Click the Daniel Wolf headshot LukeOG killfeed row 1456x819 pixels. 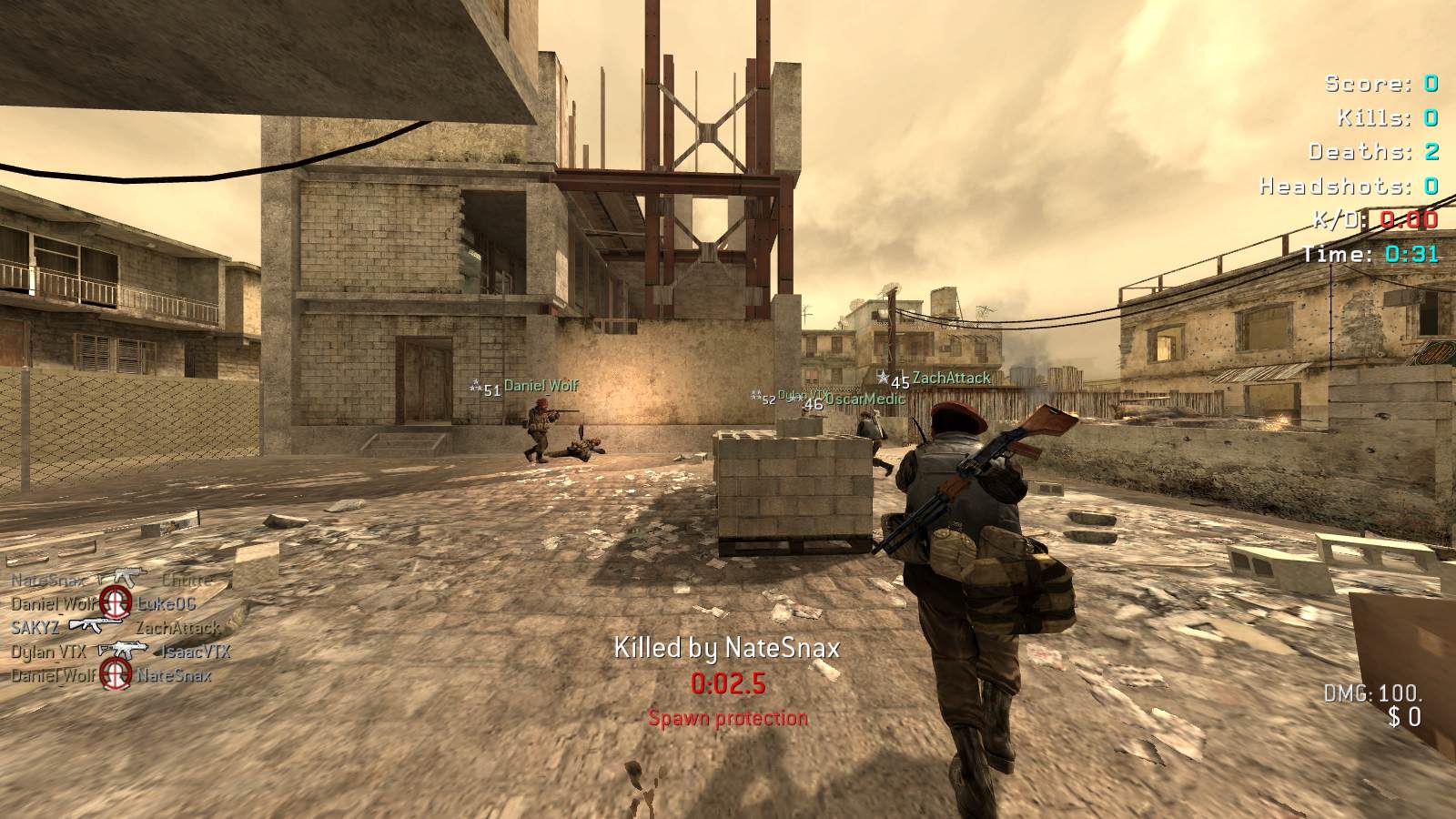point(104,602)
